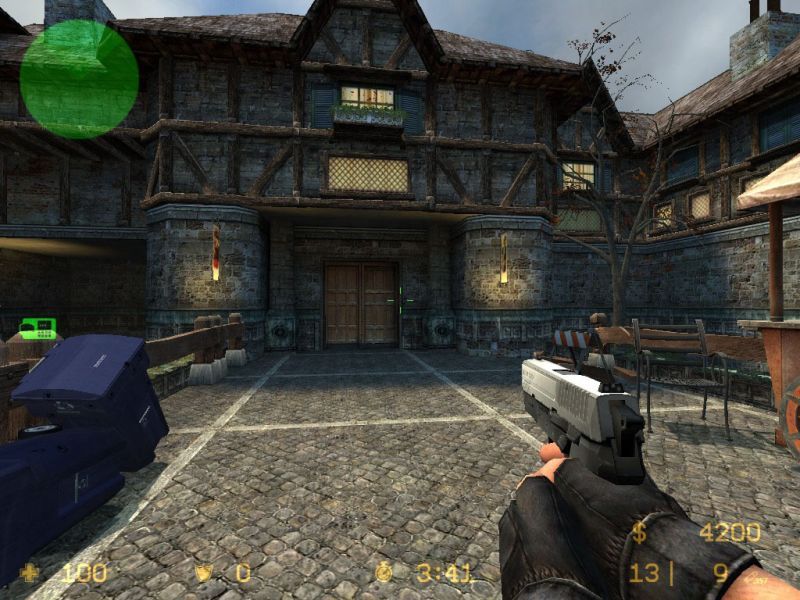Click the small green rectangular HUD icon
The height and width of the screenshot is (600, 800).
click(x=39, y=327)
